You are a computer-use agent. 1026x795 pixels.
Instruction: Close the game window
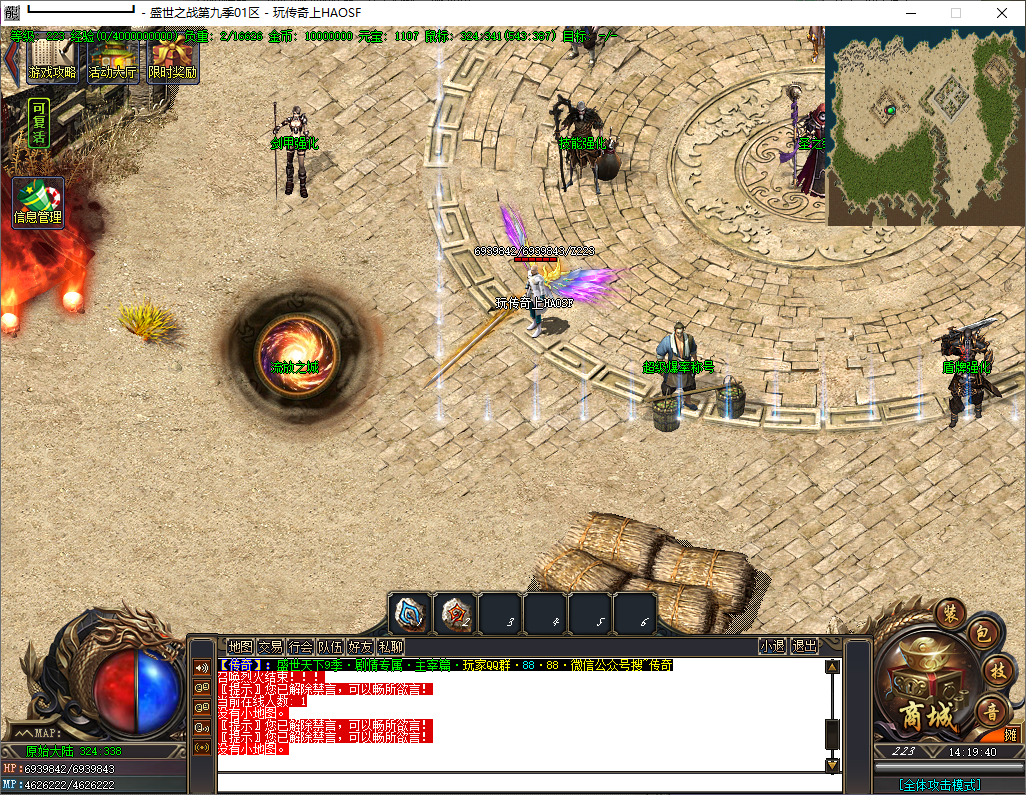tap(1002, 13)
